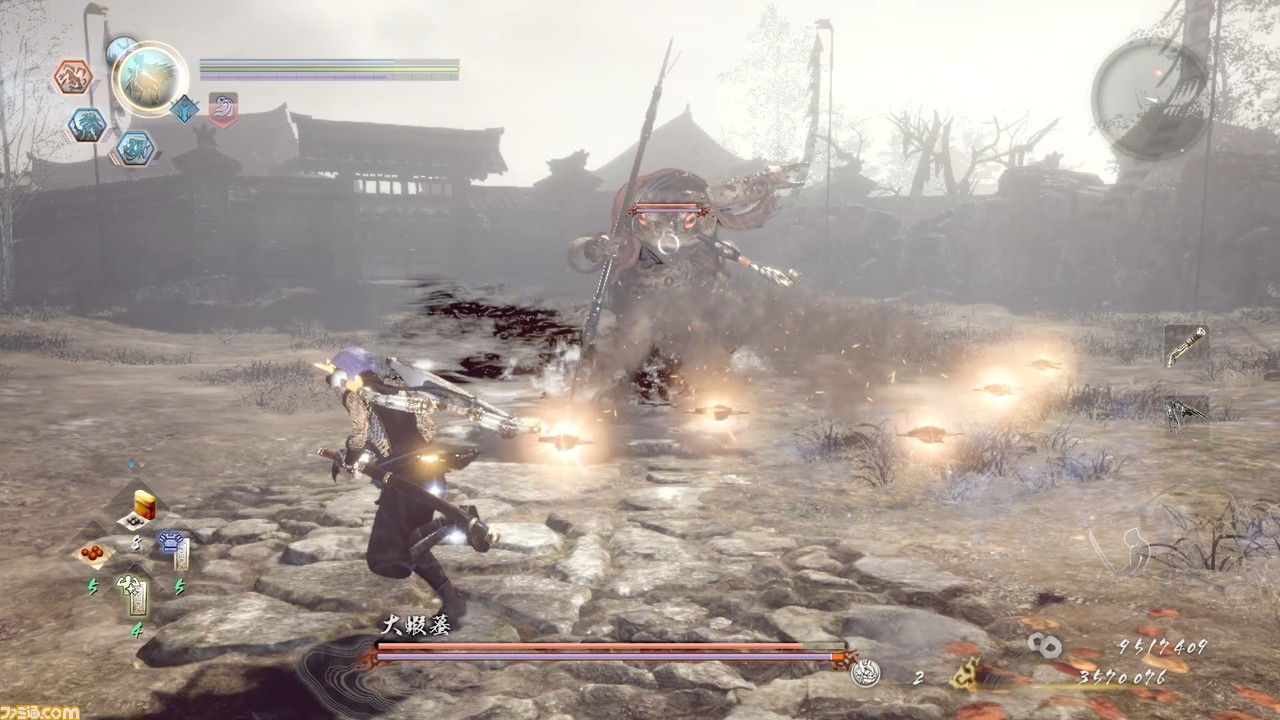Activate the orange hexagonal yokai ability
The image size is (1280, 720).
coord(73,77)
